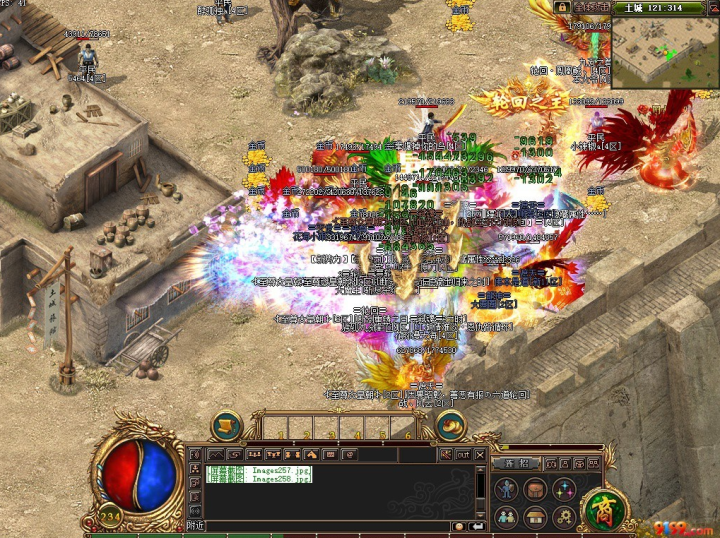Viewport: 720px width, 538px height.
Task: Close the chat window with X
Action: [x=479, y=454]
